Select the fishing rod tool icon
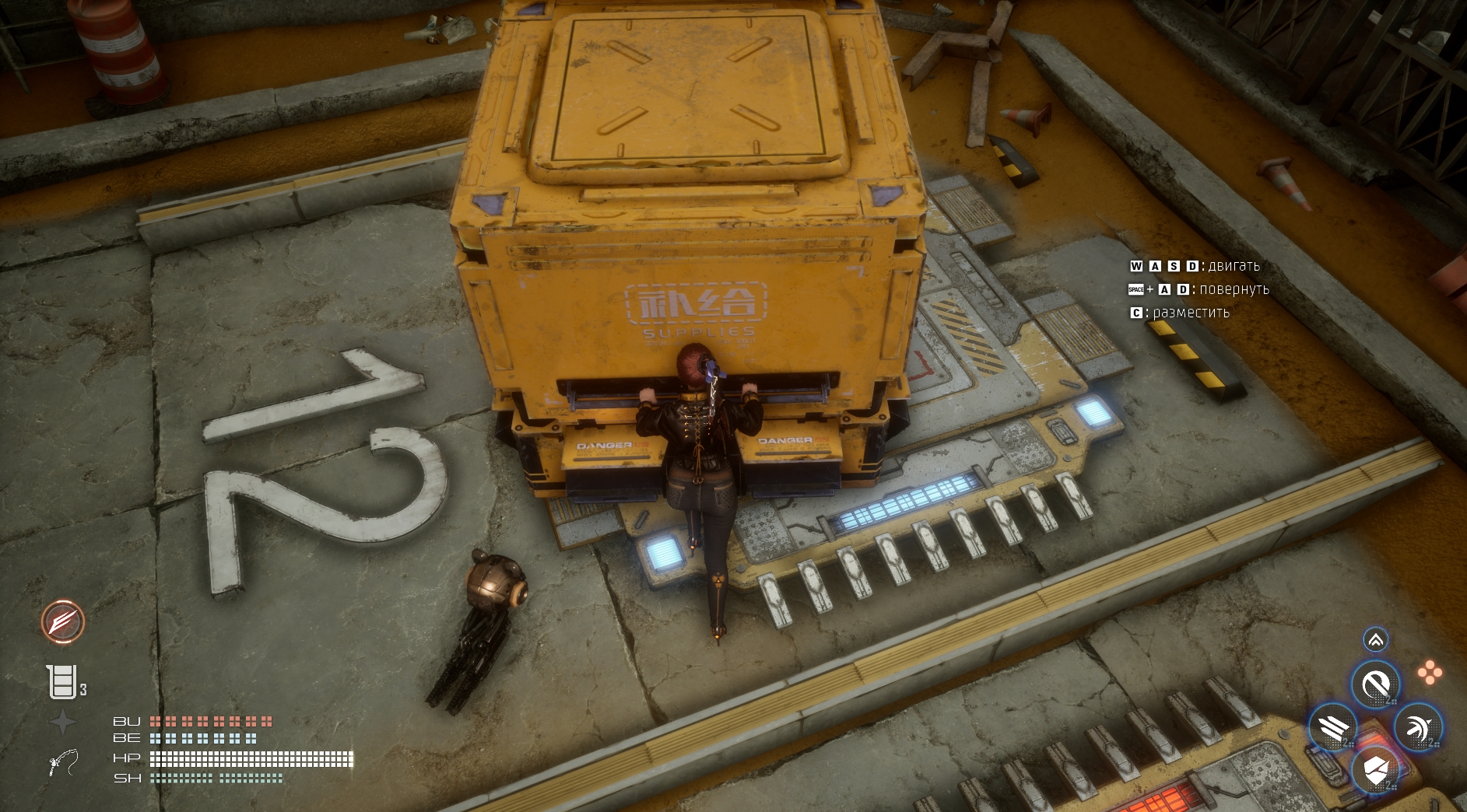Viewport: 1467px width, 812px height. pos(62,762)
